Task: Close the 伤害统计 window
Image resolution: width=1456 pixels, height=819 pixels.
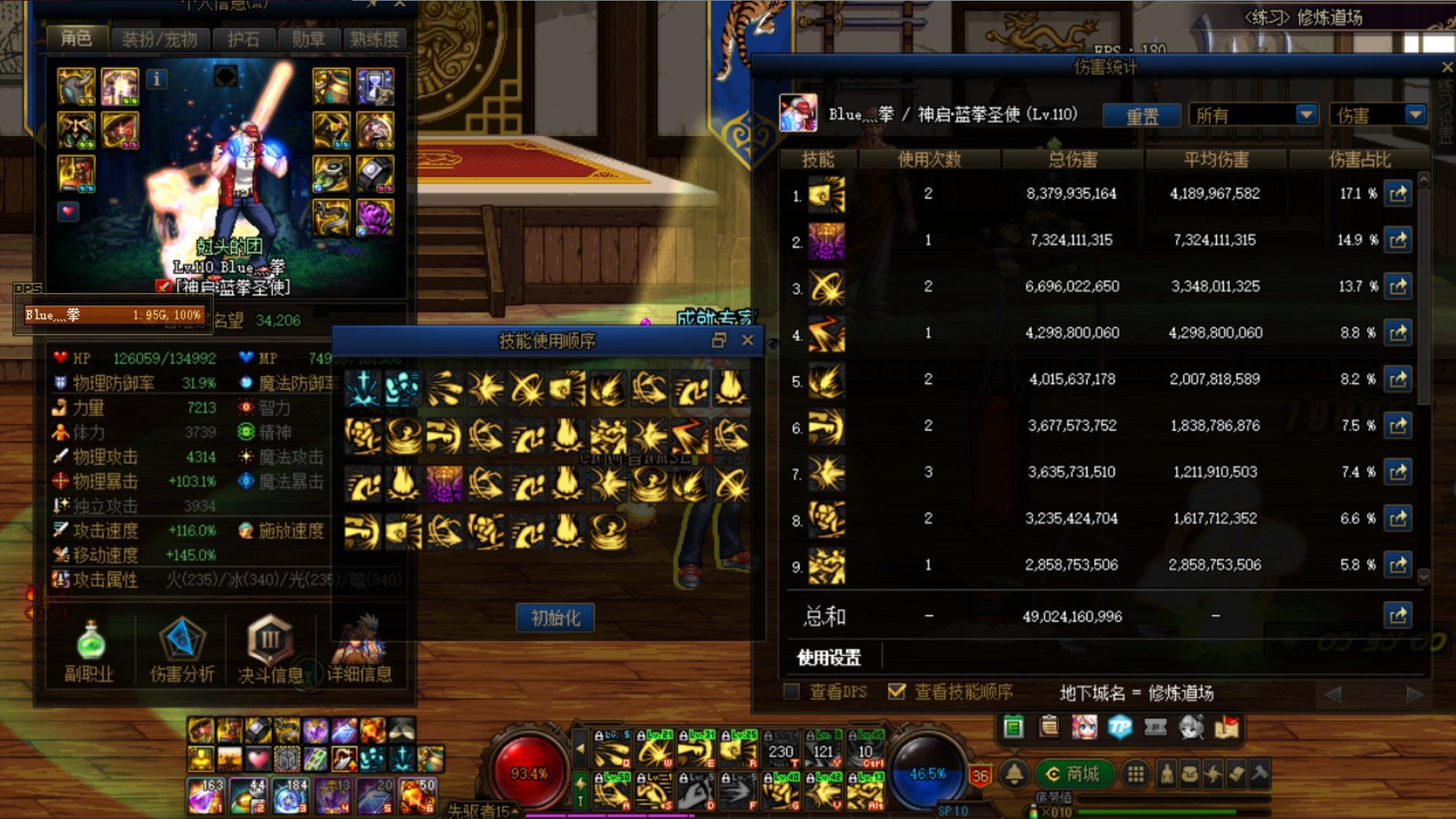Action: [1446, 67]
